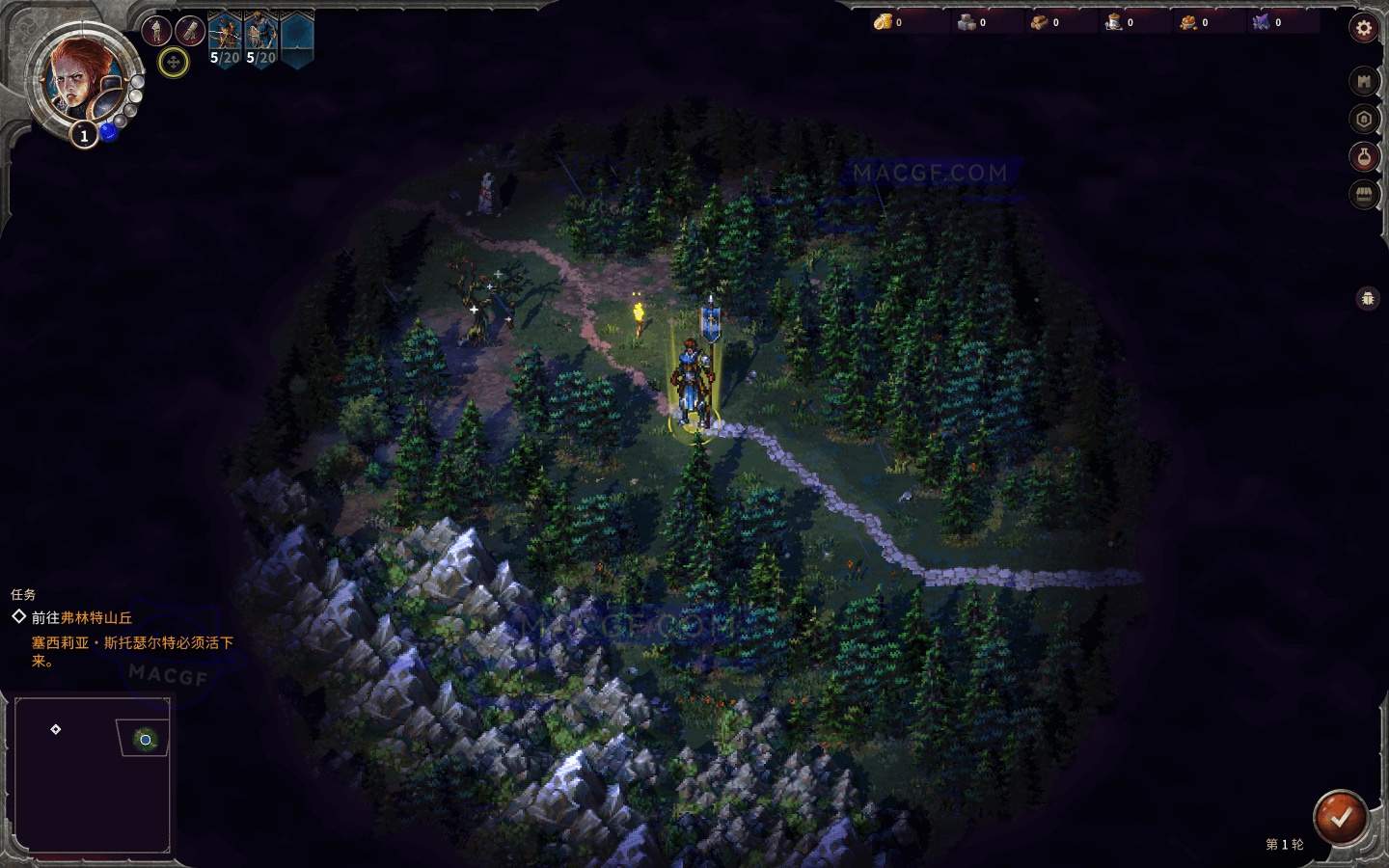
Task: Open the marketplace panel
Action: 1364,195
